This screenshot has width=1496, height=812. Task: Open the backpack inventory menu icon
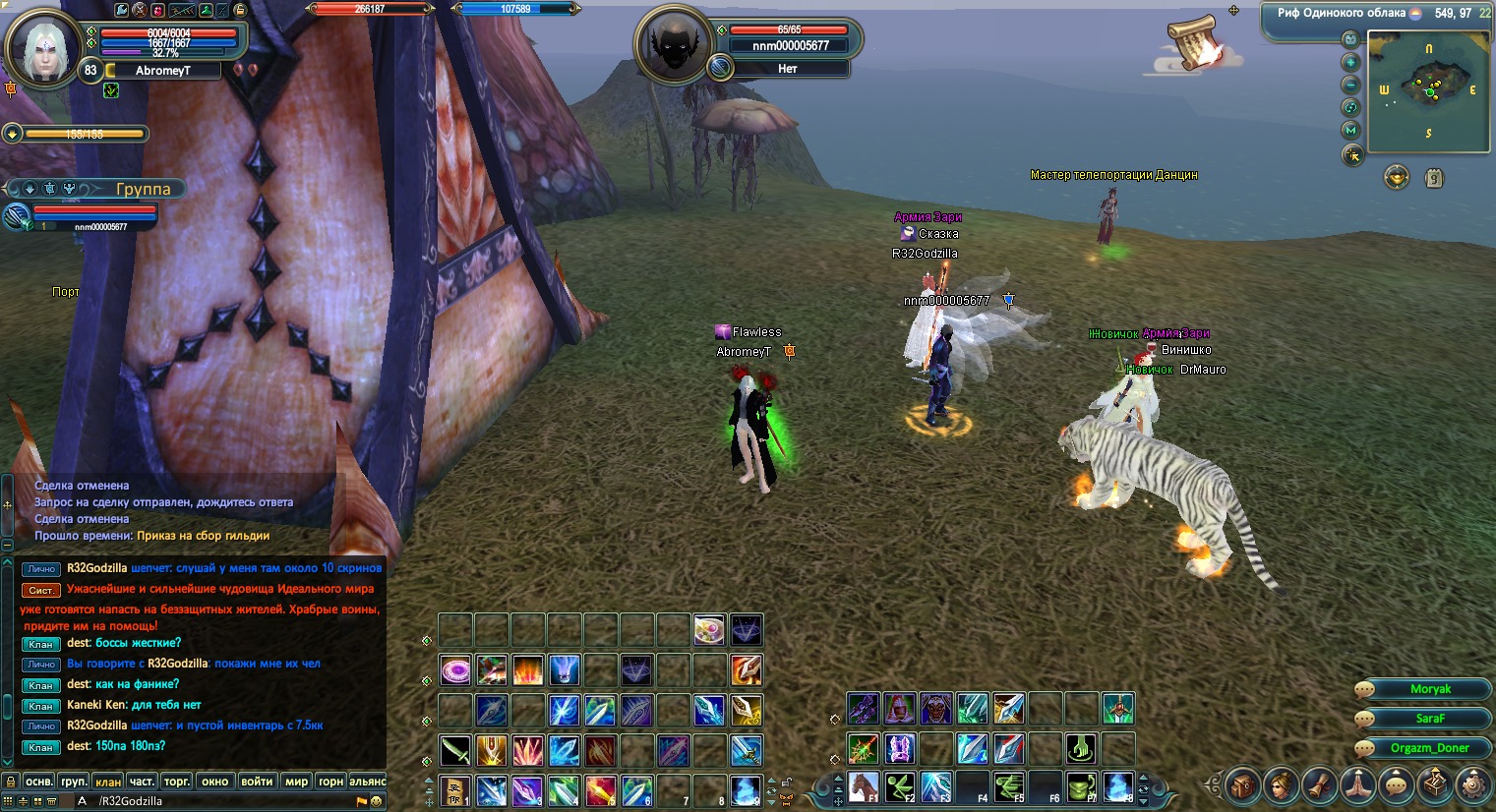(1244, 785)
